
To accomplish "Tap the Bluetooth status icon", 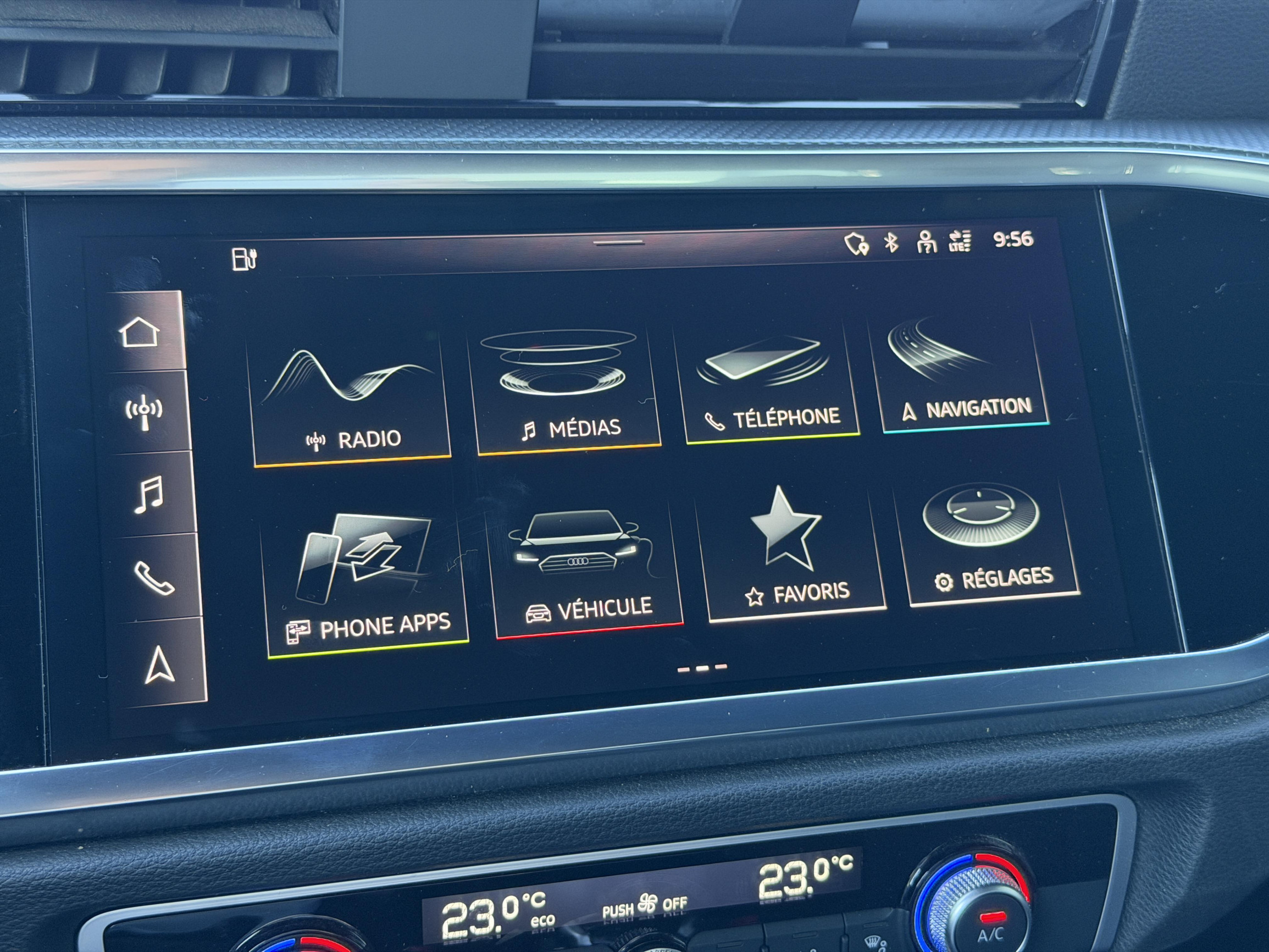I will pyautogui.click(x=891, y=243).
